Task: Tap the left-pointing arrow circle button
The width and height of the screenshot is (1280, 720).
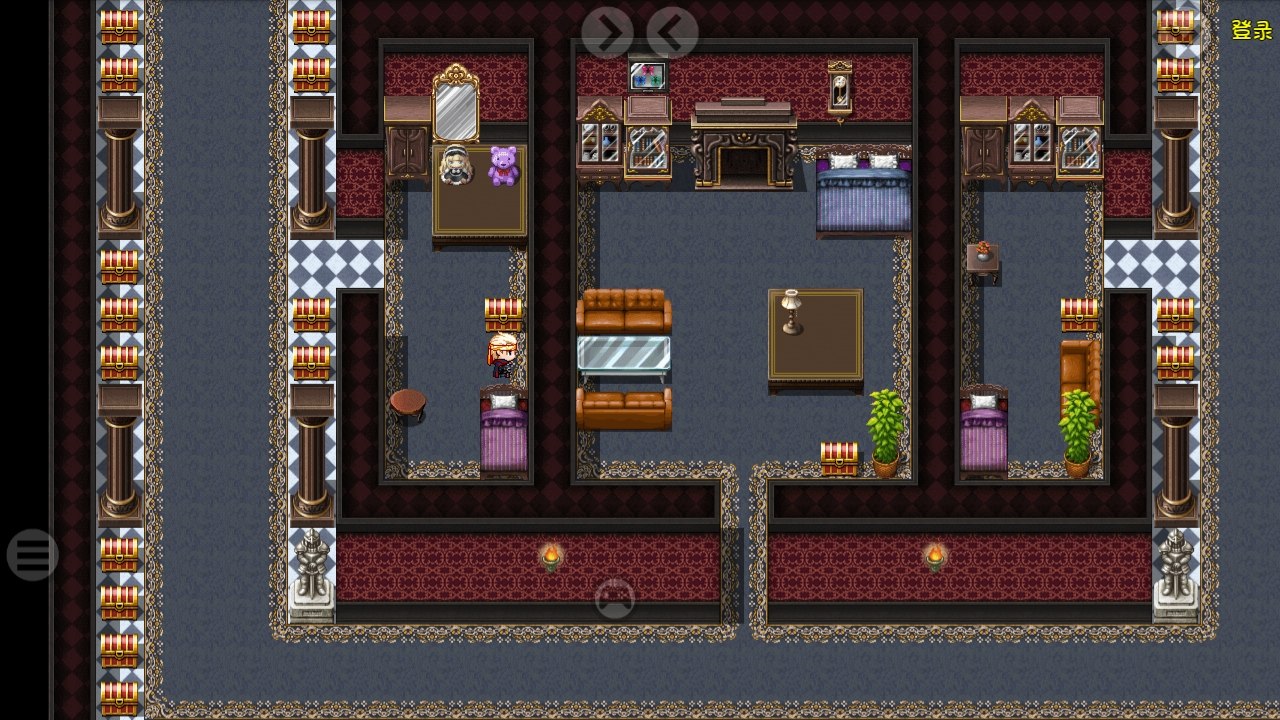Action: pyautogui.click(x=672, y=33)
